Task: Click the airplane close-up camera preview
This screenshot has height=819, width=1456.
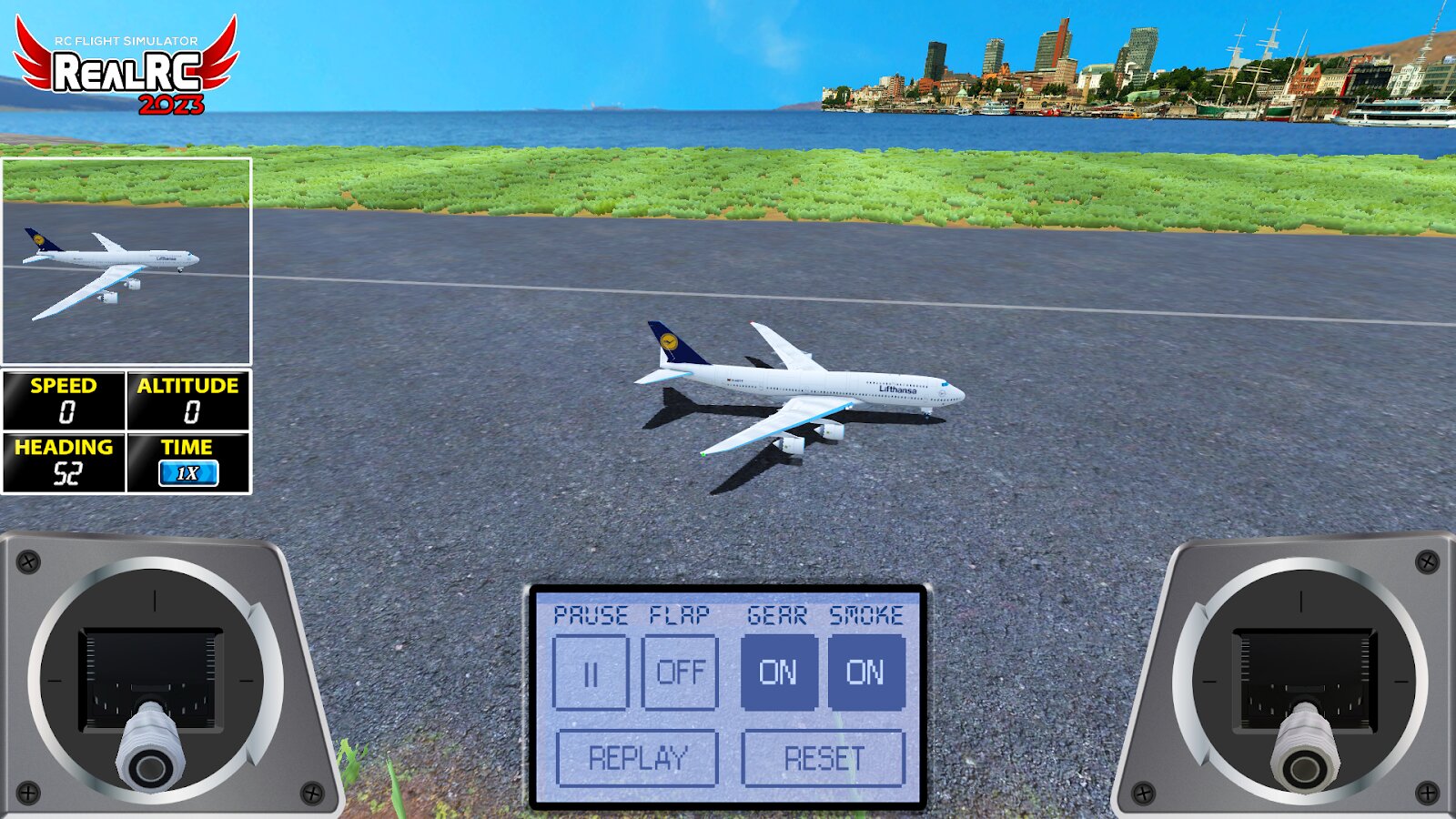Action: [126, 261]
